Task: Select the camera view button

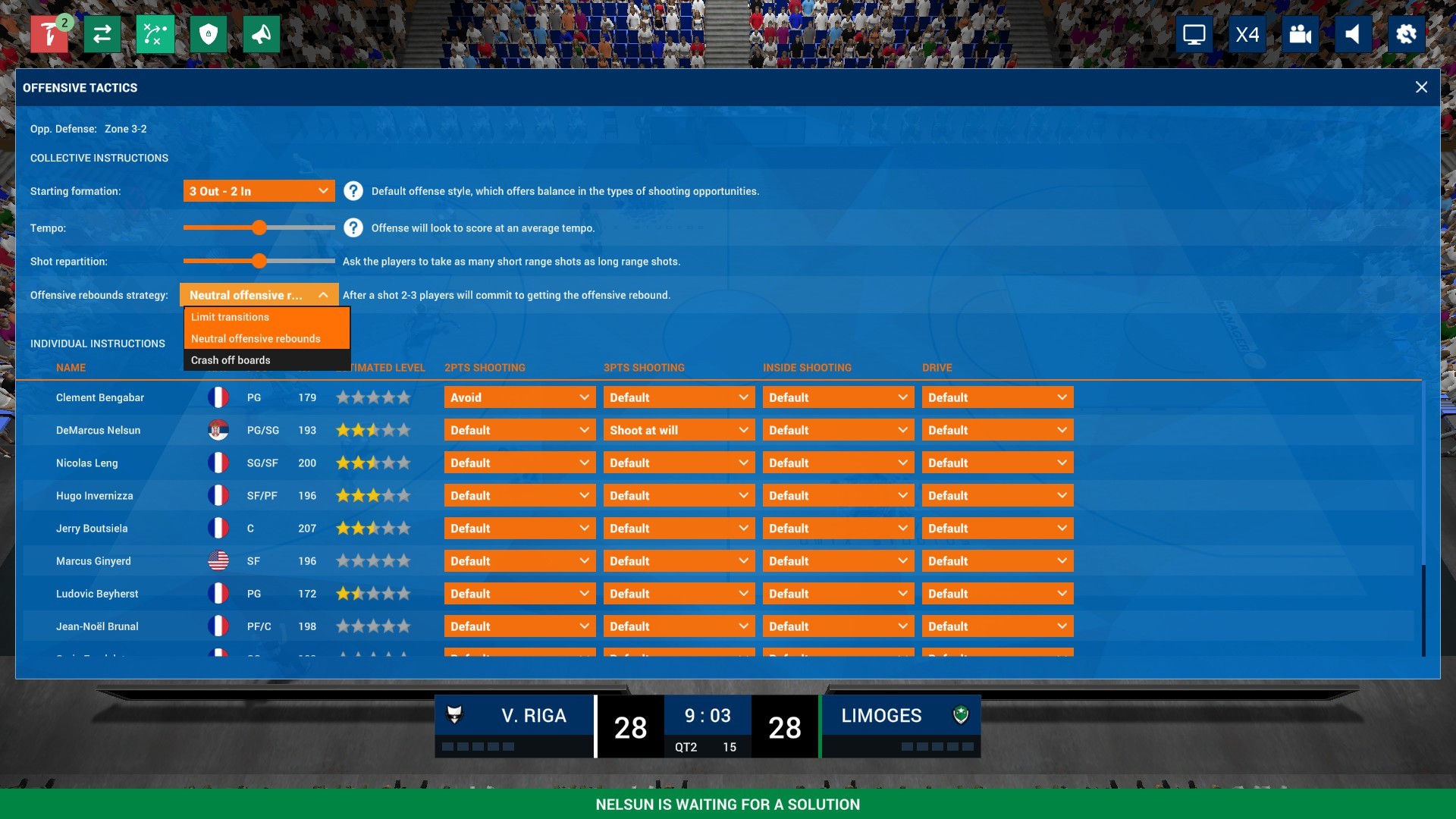Action: (x=1301, y=34)
